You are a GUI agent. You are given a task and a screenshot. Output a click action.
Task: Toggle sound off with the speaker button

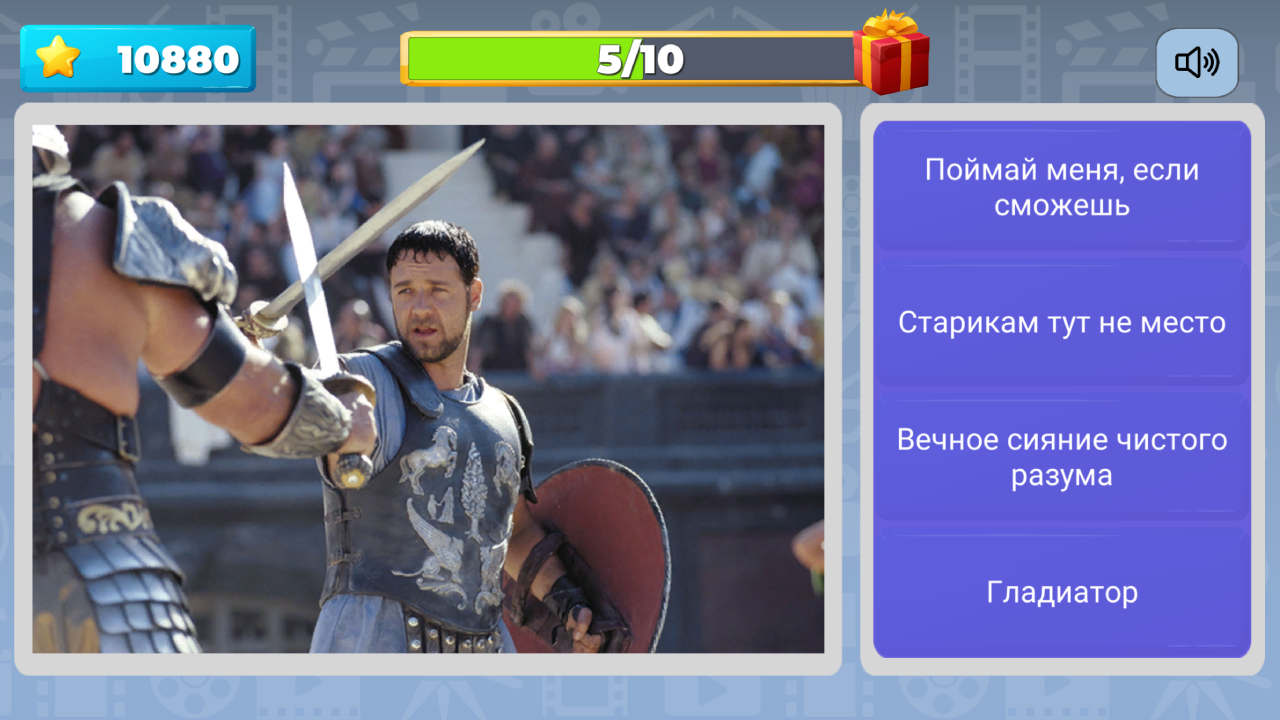pyautogui.click(x=1197, y=62)
